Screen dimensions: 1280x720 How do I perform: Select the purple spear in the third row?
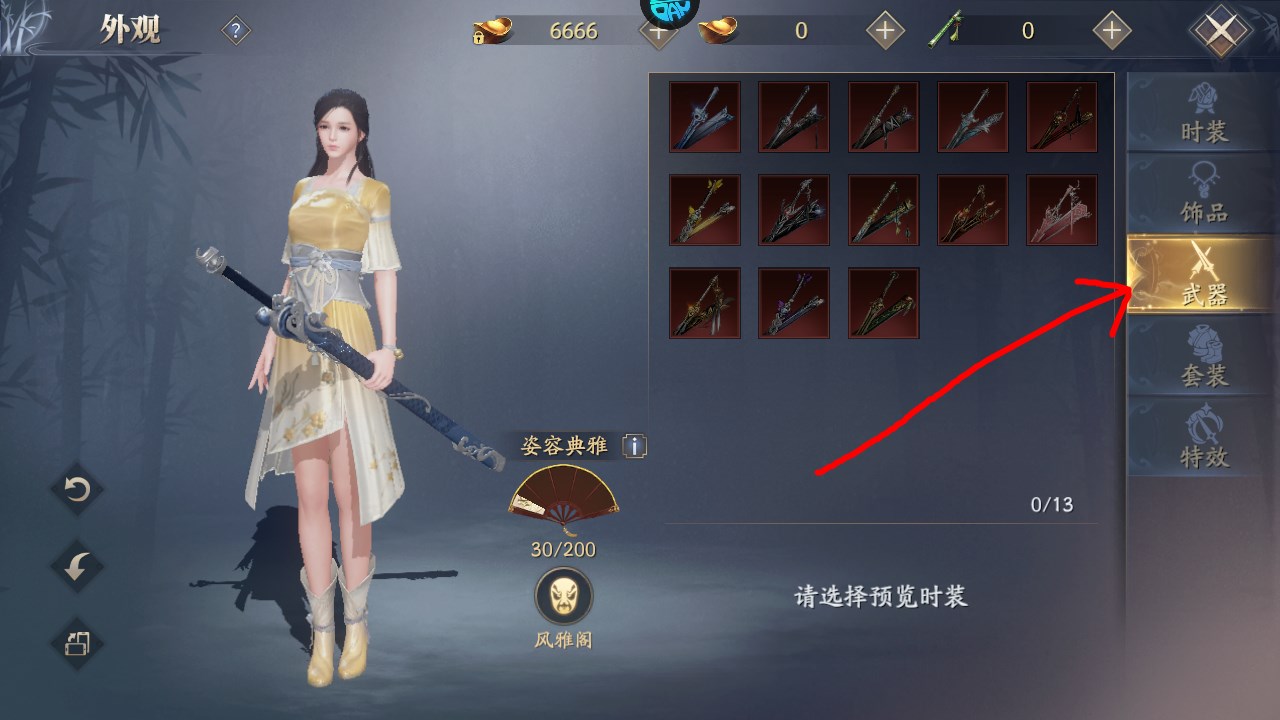pos(794,302)
